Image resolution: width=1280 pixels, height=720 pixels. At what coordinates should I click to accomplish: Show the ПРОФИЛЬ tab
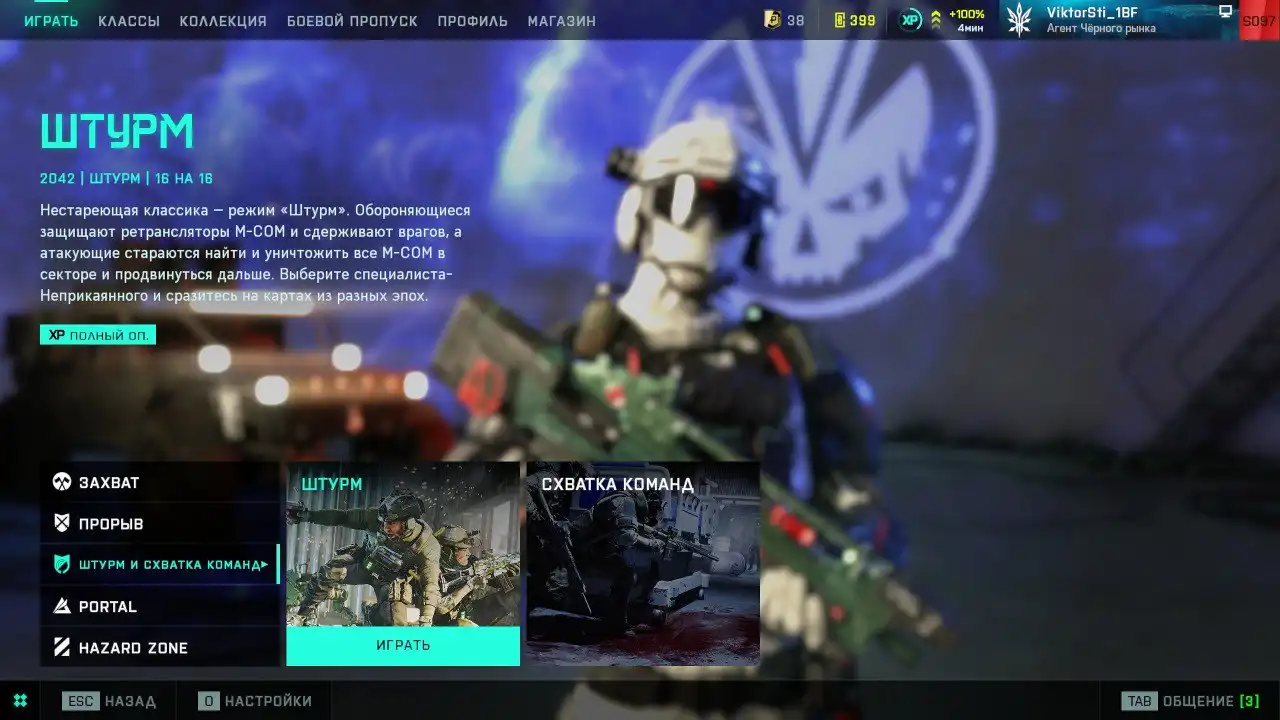click(472, 21)
